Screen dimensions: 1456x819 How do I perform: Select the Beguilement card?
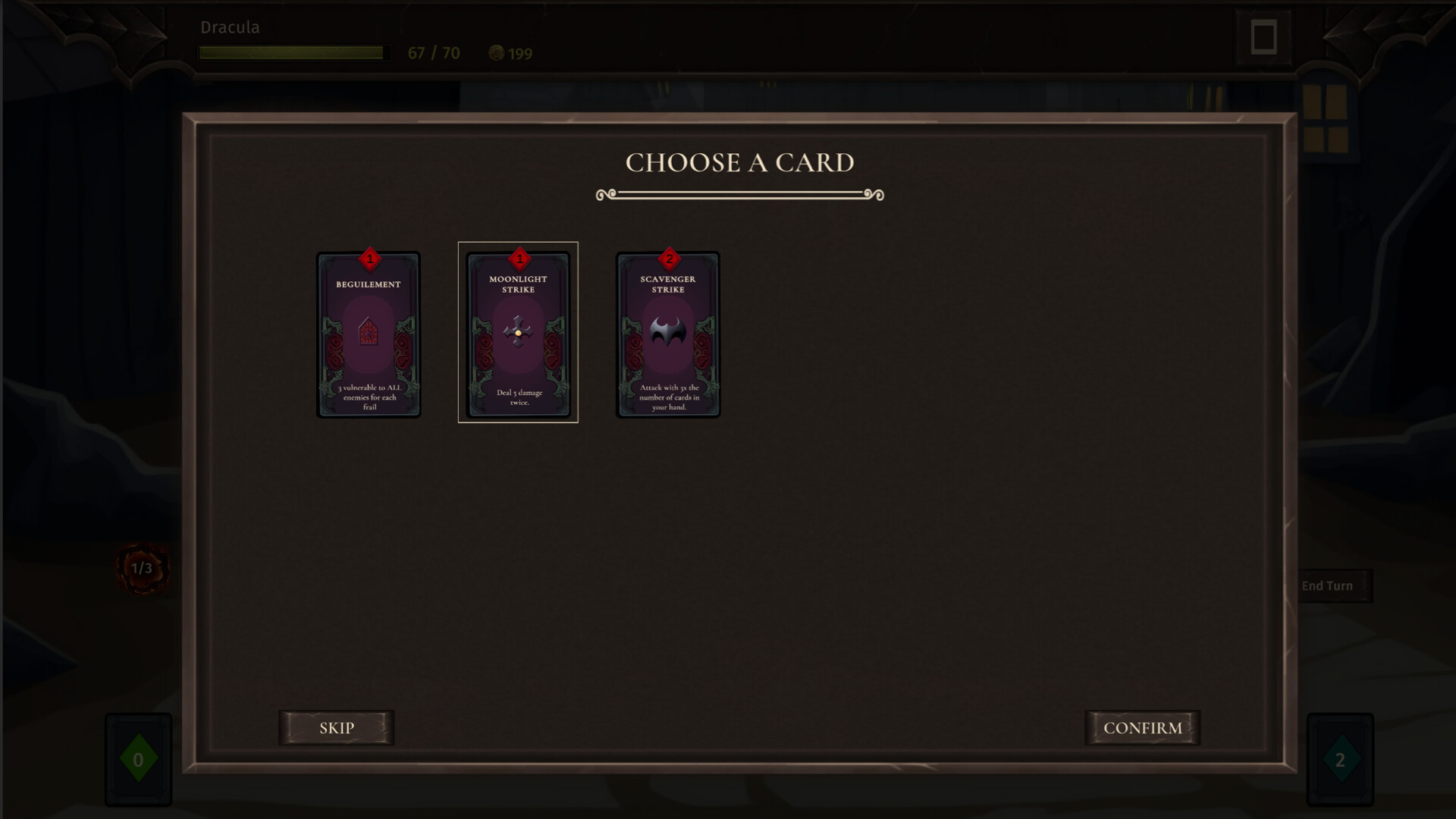(369, 335)
